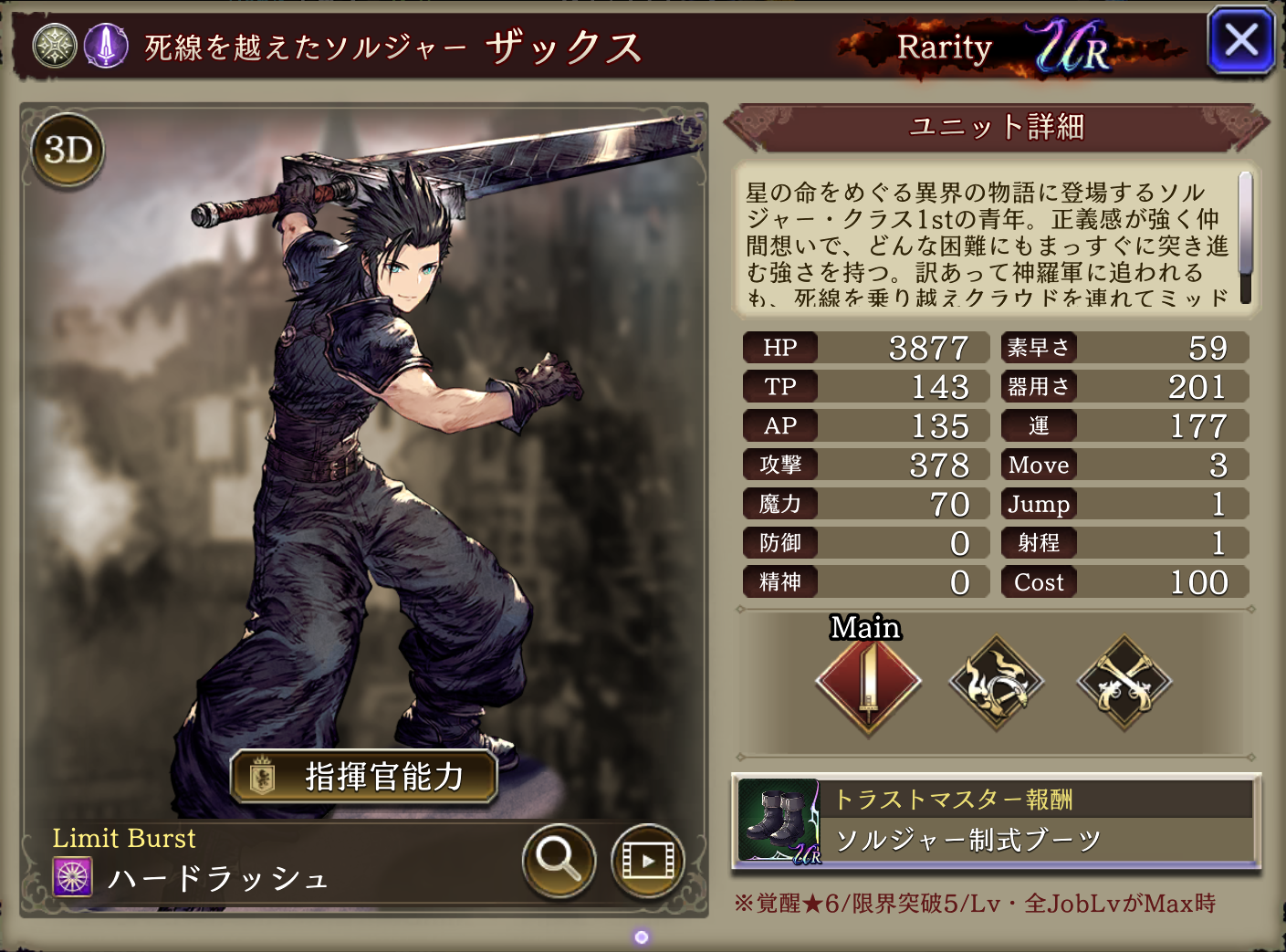Viewport: 1286px width, 952px height.
Task: Click the description text scrollbar
Action: click(1245, 224)
